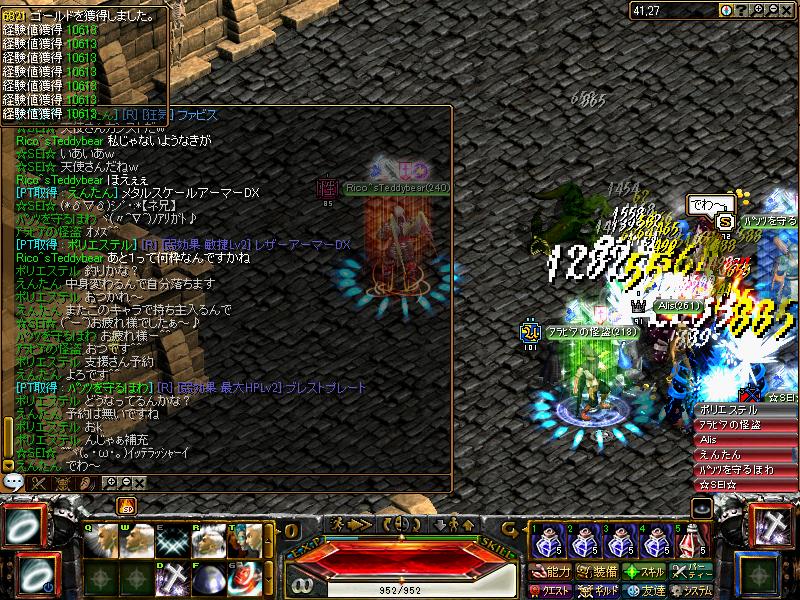Open the システム (System) menu
The height and width of the screenshot is (600, 800).
(x=690, y=590)
